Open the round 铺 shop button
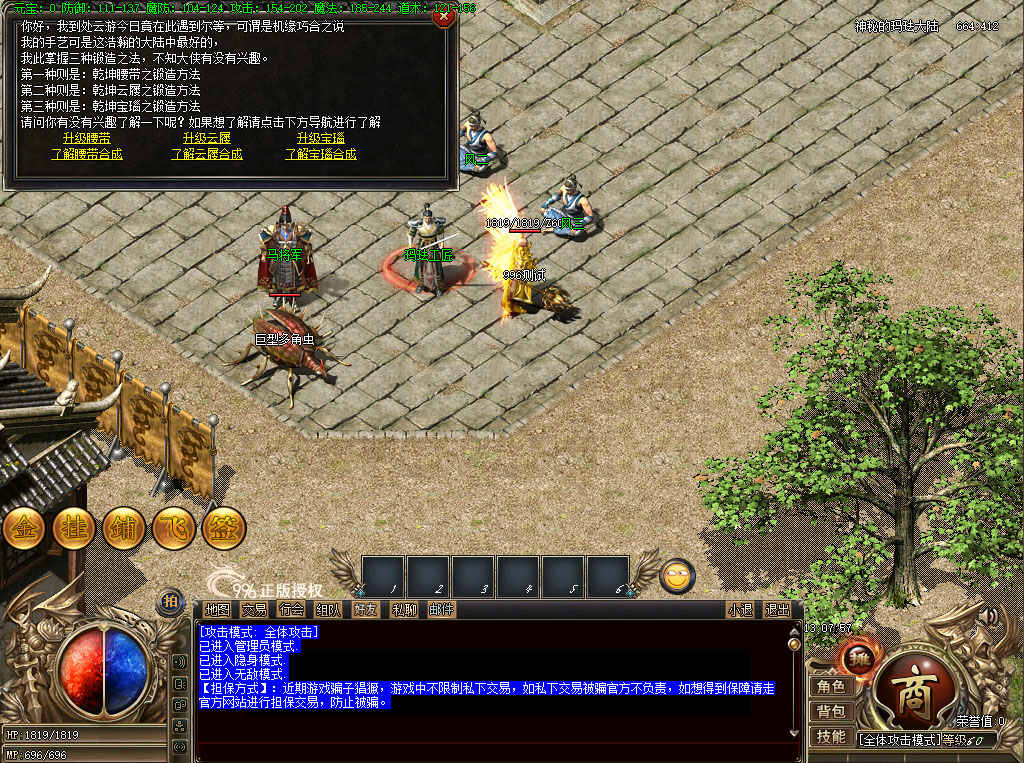 tap(124, 529)
